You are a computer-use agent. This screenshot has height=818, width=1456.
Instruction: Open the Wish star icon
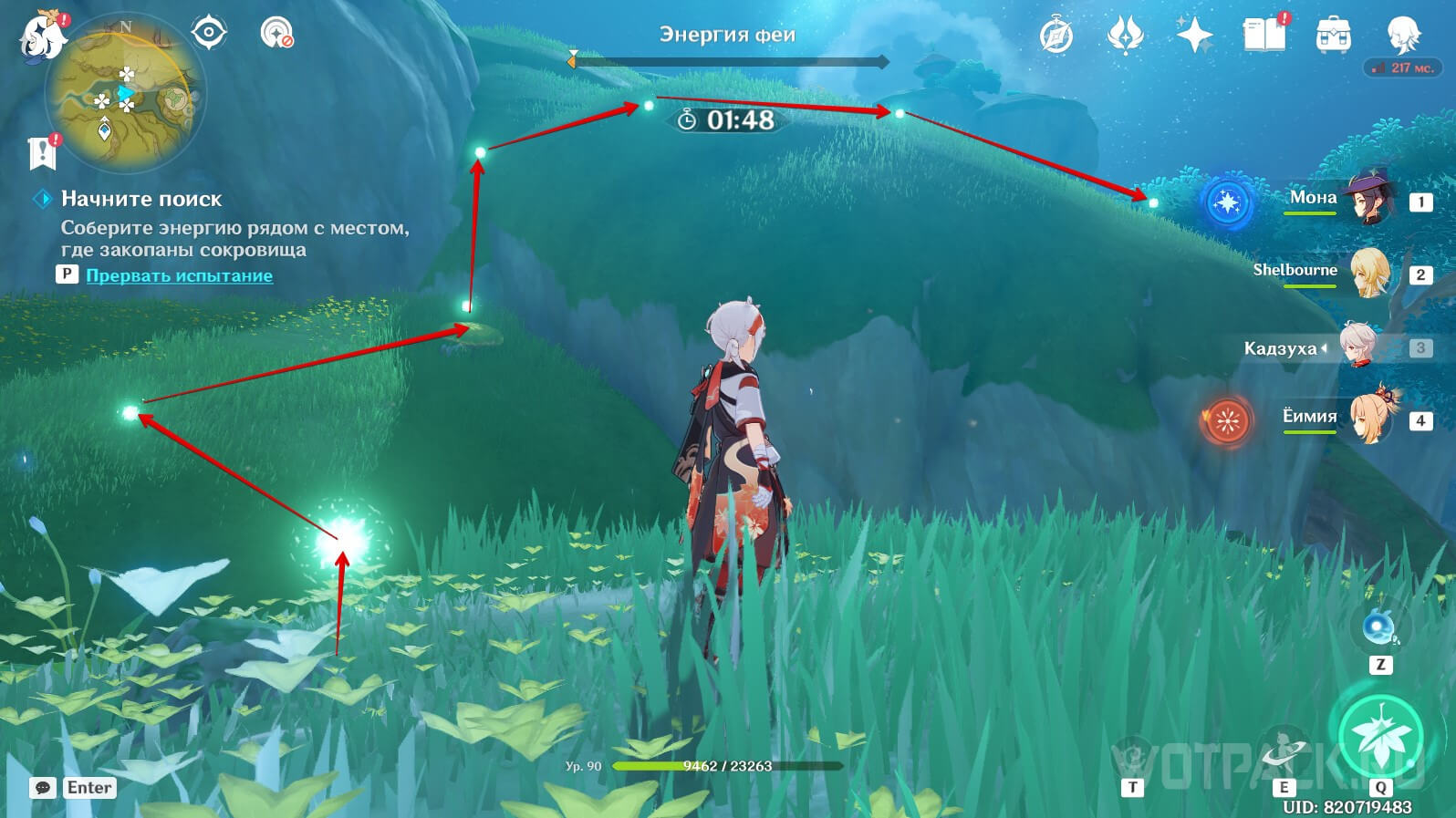(x=1194, y=36)
